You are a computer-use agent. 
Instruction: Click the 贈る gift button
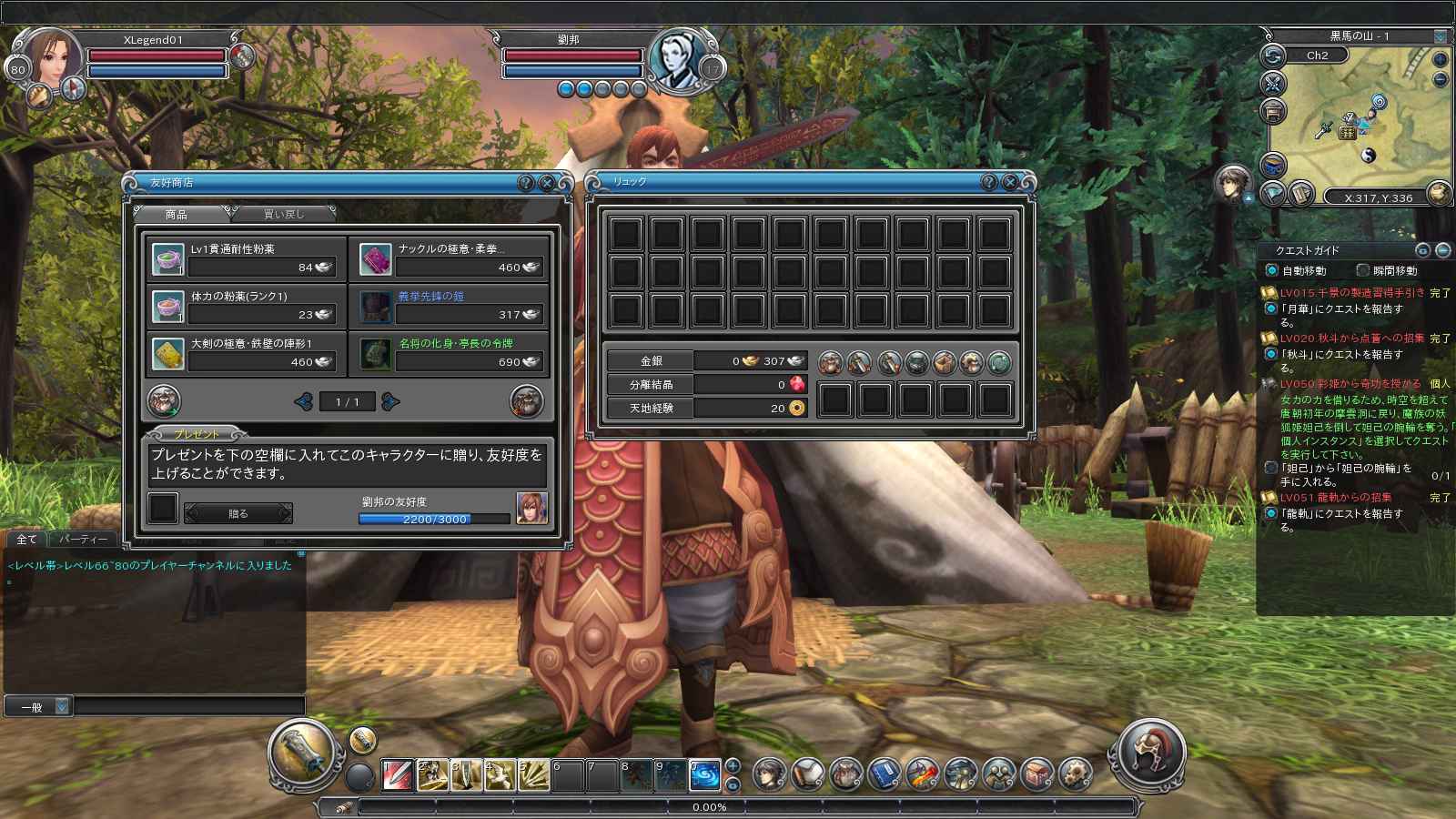[x=238, y=514]
